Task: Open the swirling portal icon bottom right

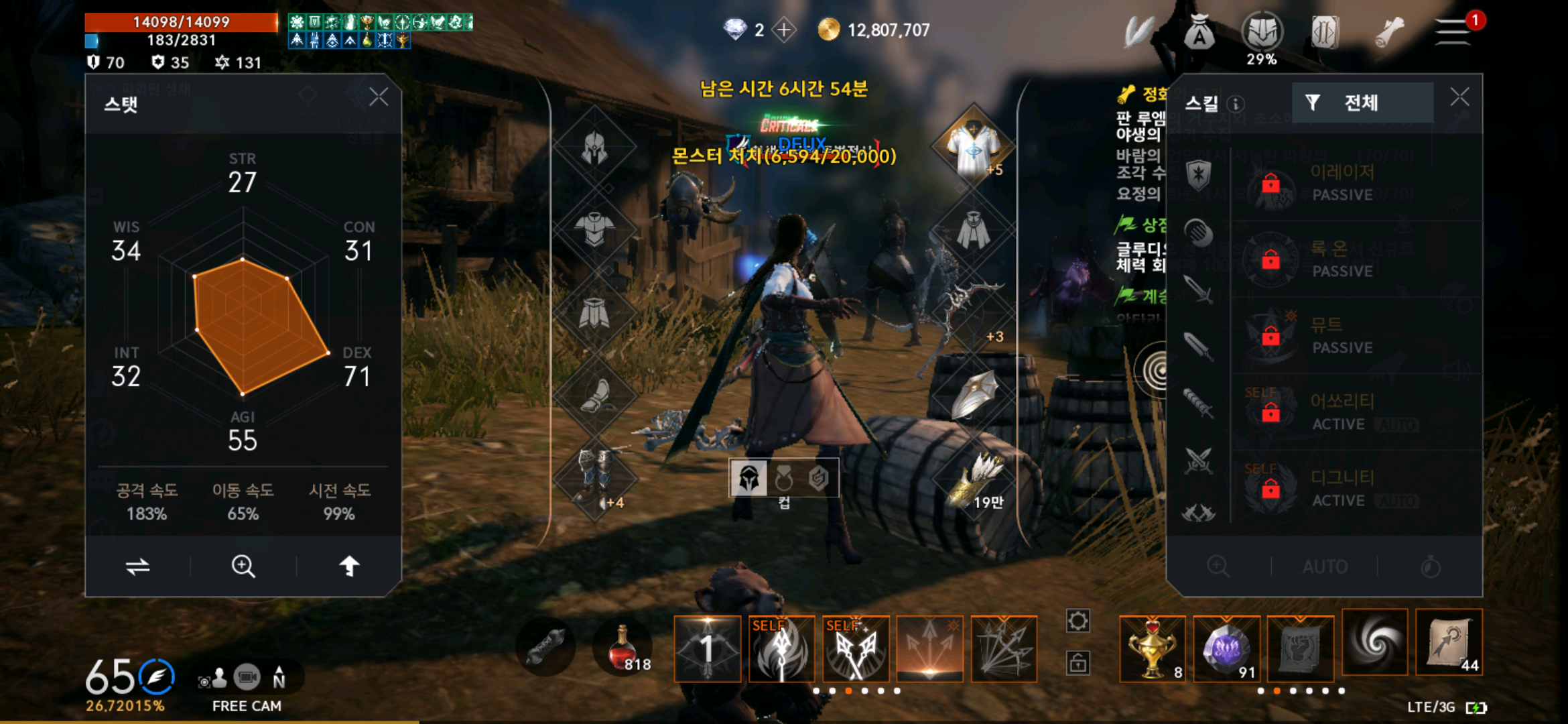Action: coord(1374,642)
